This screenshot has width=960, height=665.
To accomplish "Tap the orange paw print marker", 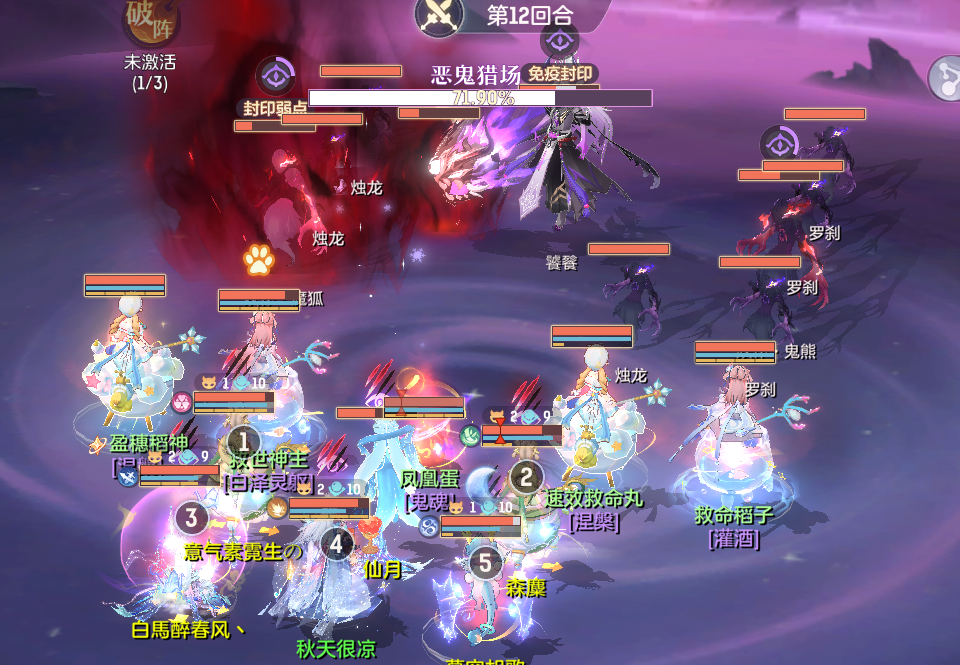I will pyautogui.click(x=259, y=260).
